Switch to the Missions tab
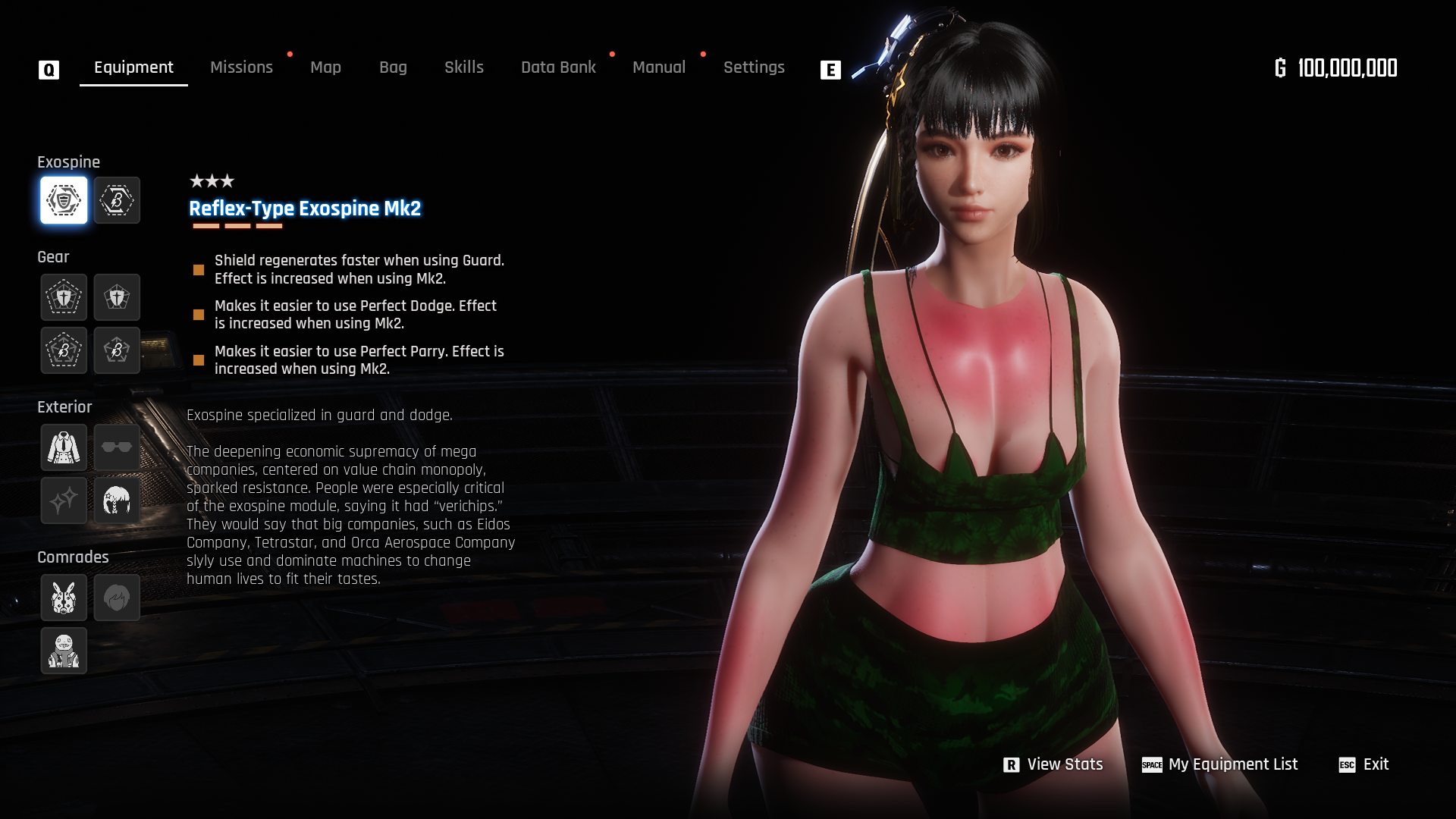This screenshot has height=819, width=1456. 241,67
